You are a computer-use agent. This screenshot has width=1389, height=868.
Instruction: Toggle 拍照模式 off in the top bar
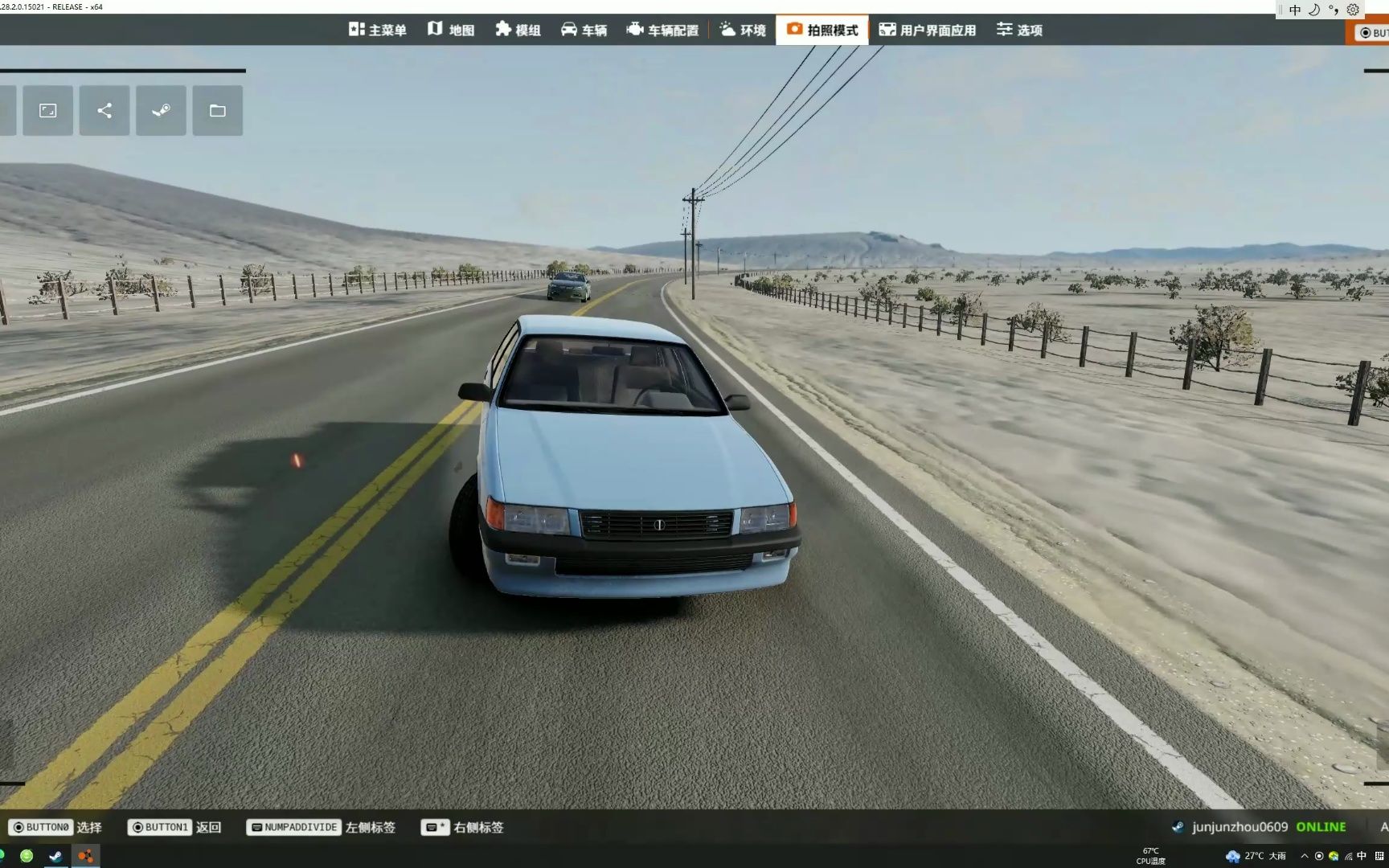(822, 29)
